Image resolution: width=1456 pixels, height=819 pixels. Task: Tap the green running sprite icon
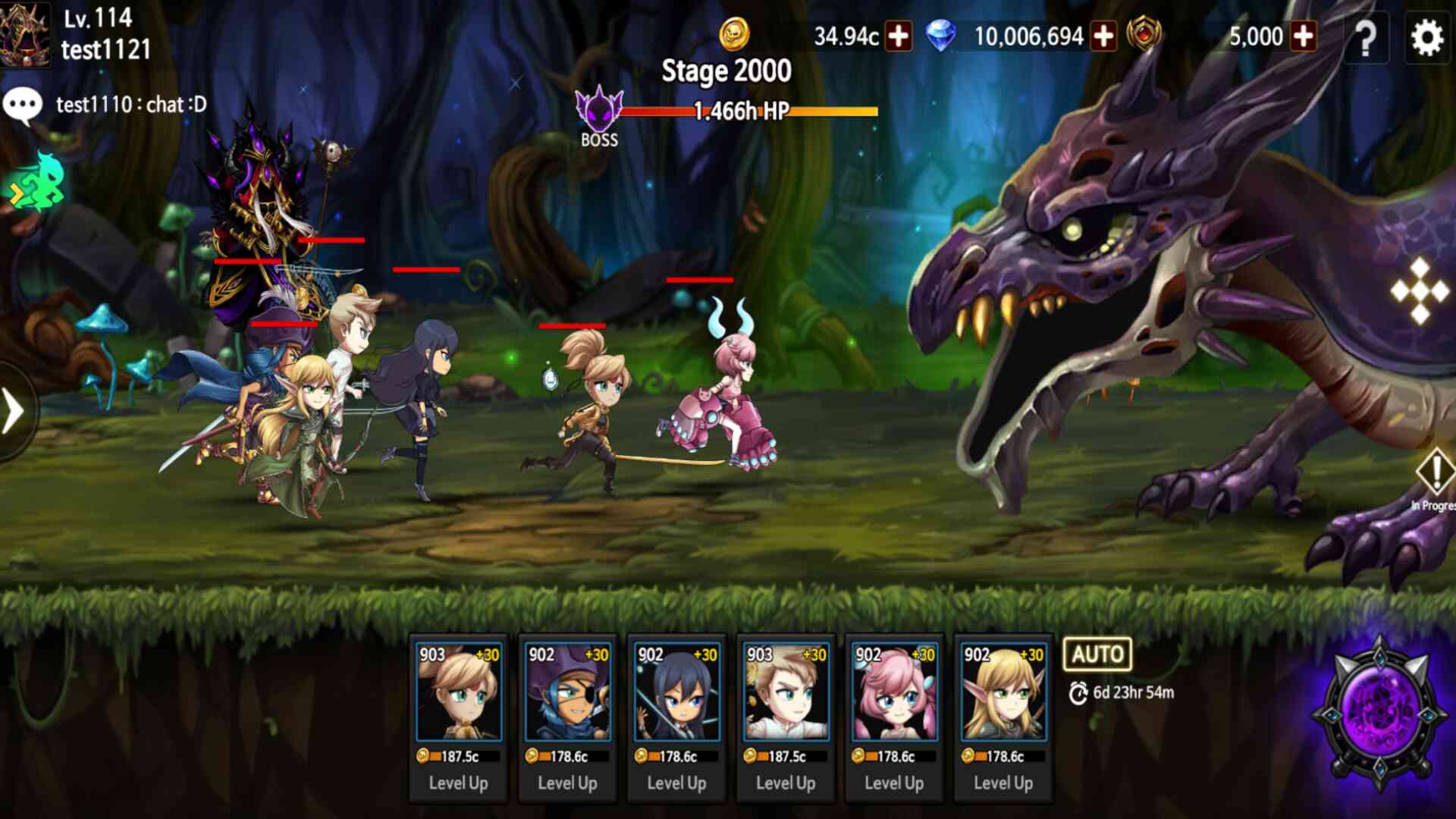click(36, 182)
